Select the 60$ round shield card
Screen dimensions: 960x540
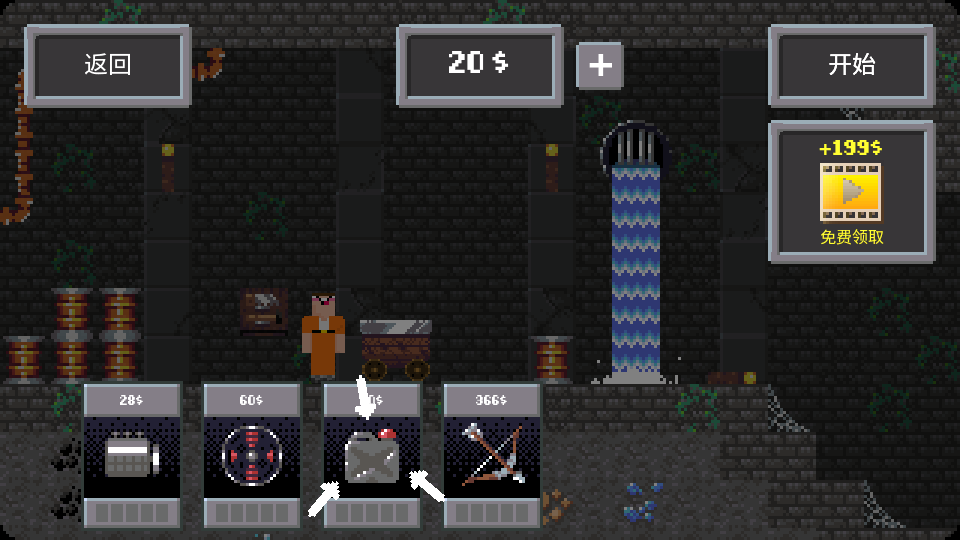(252, 456)
